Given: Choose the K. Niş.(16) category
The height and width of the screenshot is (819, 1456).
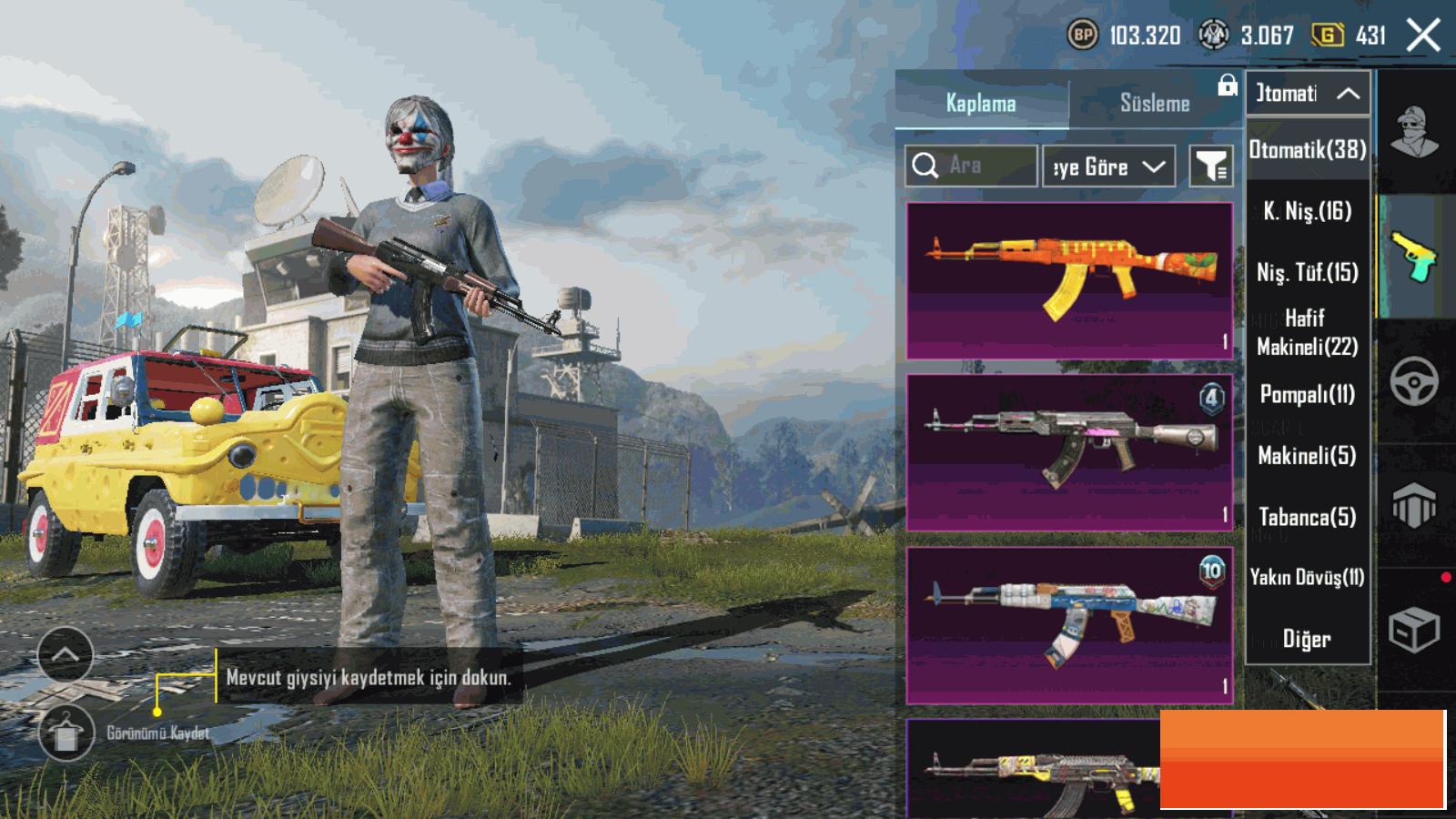Looking at the screenshot, I should pyautogui.click(x=1308, y=211).
